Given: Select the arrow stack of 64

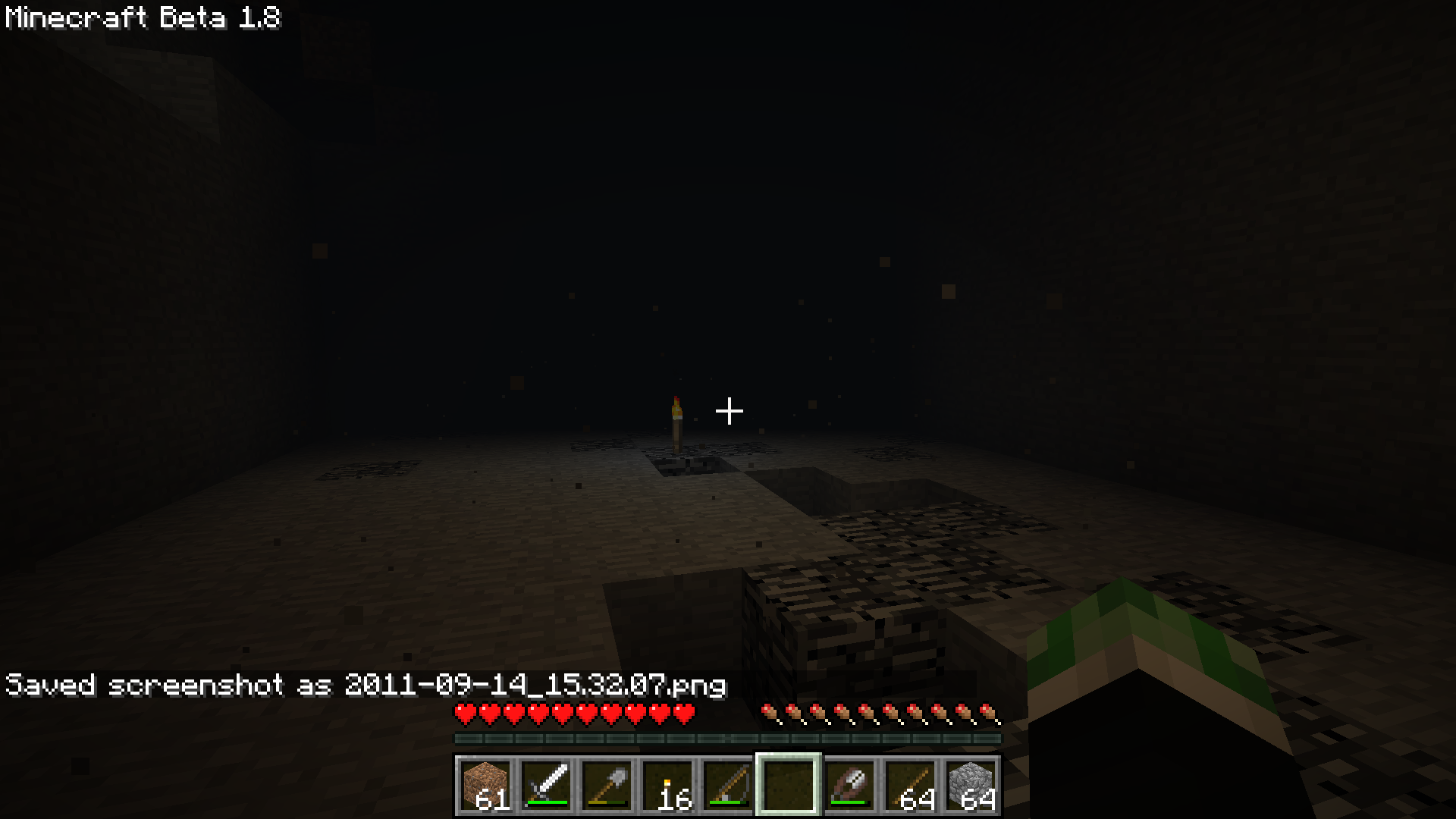Looking at the screenshot, I should [x=910, y=785].
